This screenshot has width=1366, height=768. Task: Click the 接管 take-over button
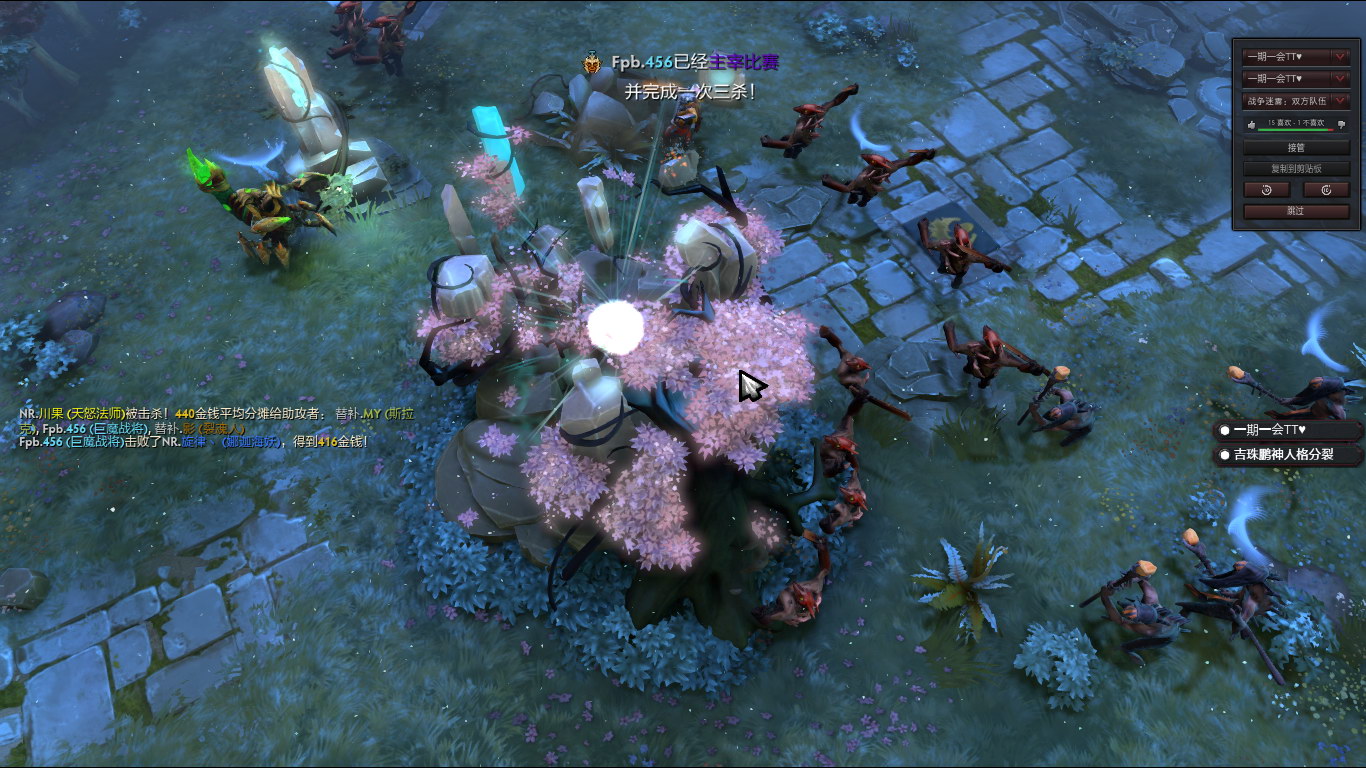(x=1296, y=147)
